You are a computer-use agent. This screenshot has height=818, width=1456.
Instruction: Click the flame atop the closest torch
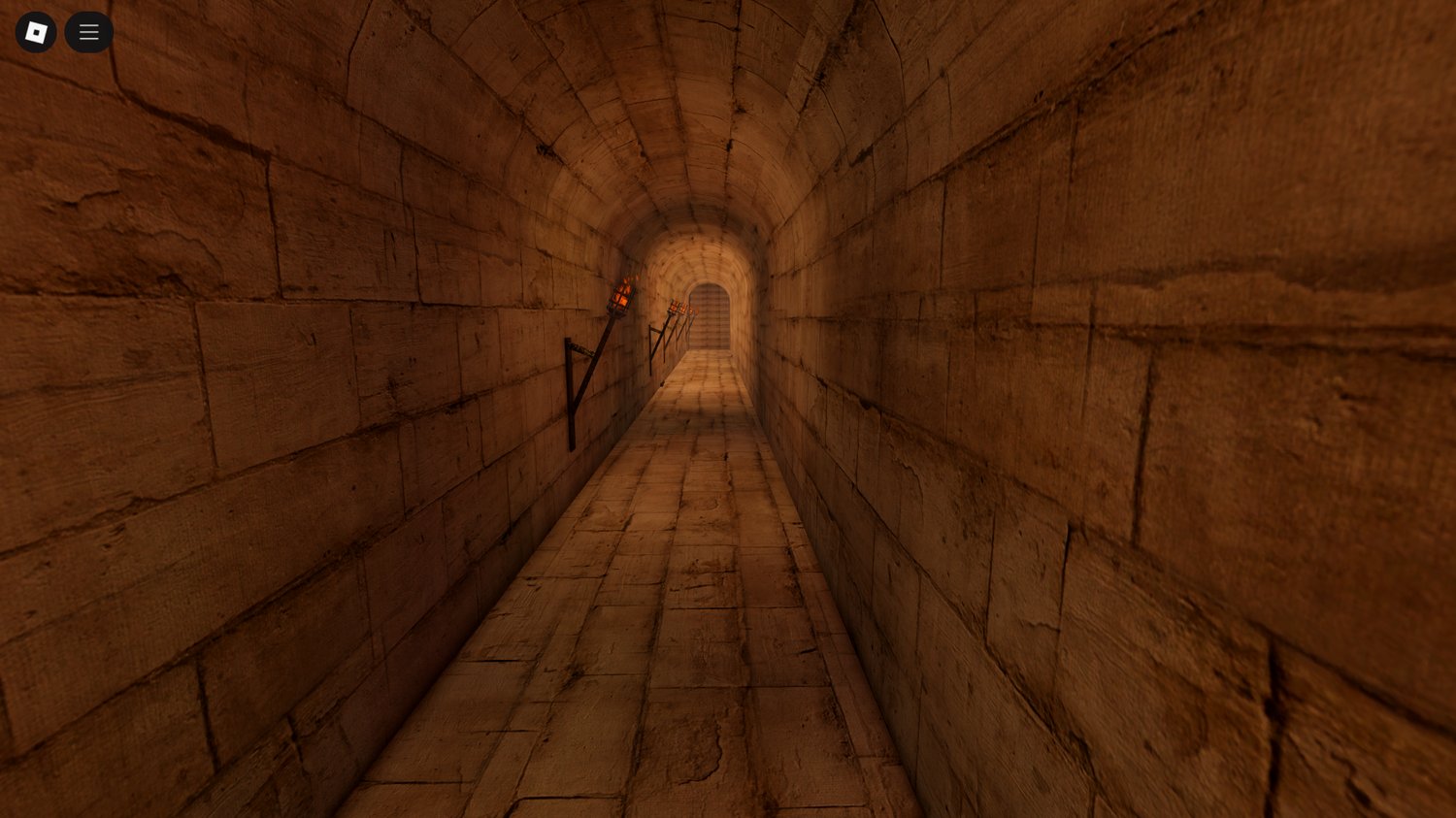(x=629, y=278)
